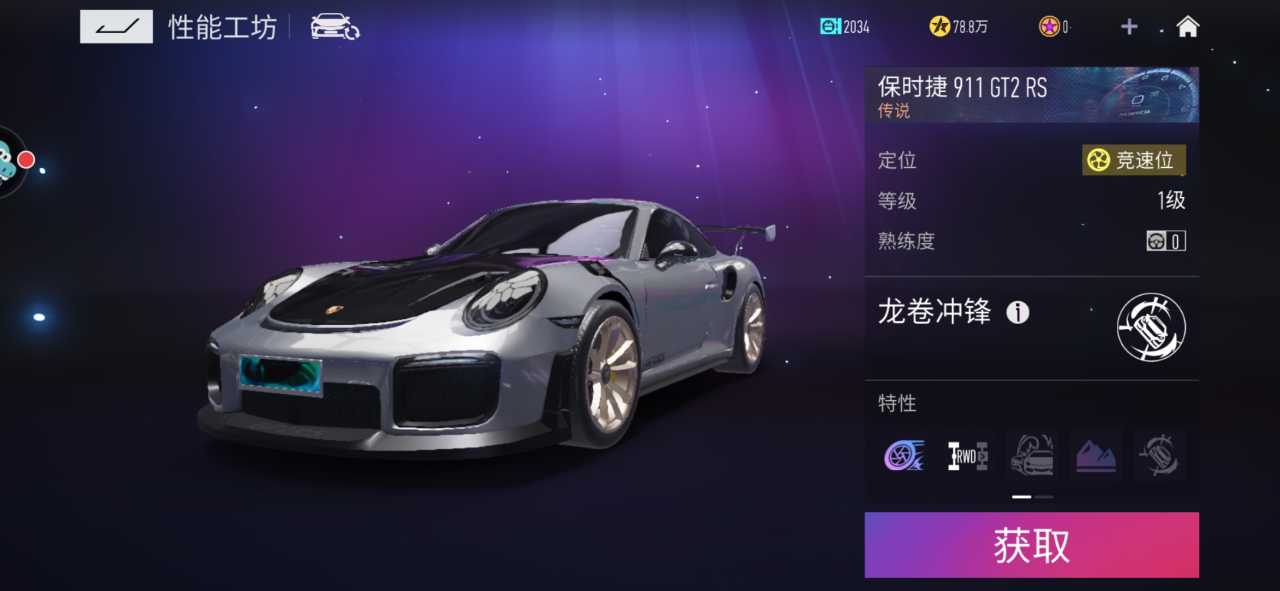
Task: Choose the mountain terrain trait icon
Action: point(1096,456)
